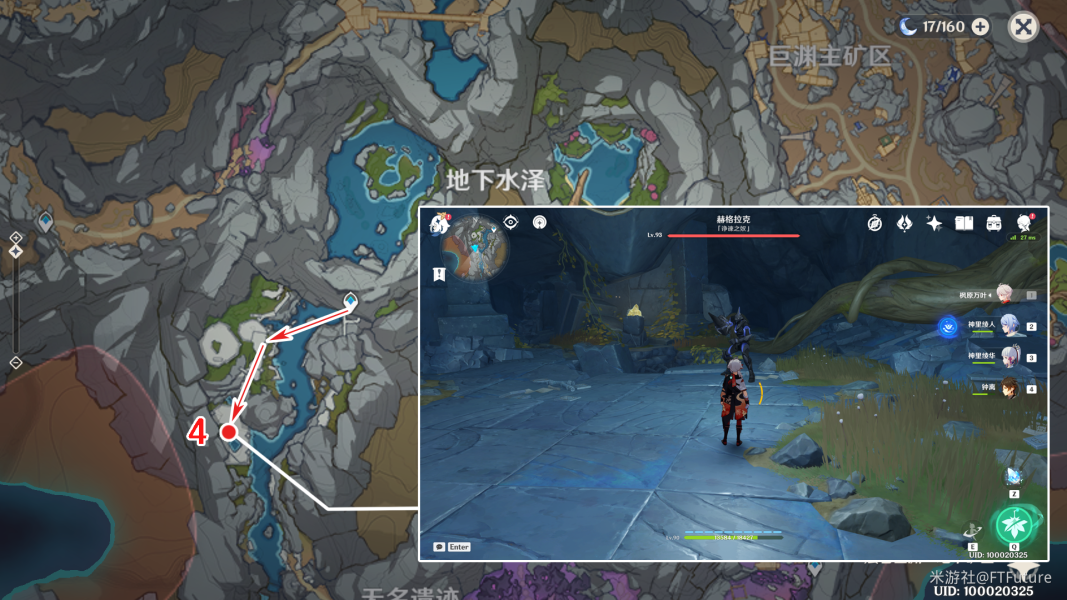Open the quest log bookmark icon

click(439, 274)
